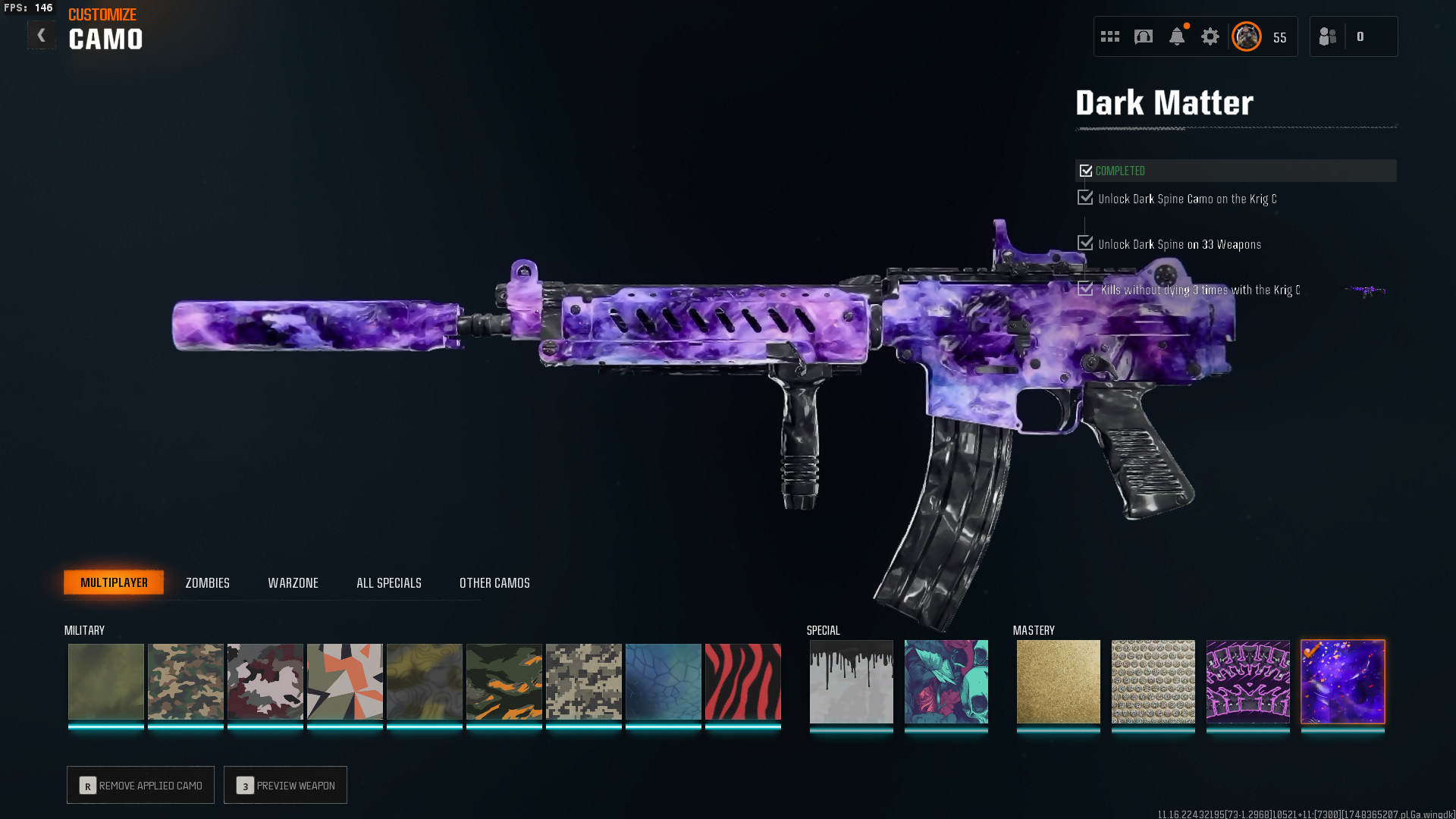
Task: Pick the gold mastery camo
Action: (x=1058, y=681)
